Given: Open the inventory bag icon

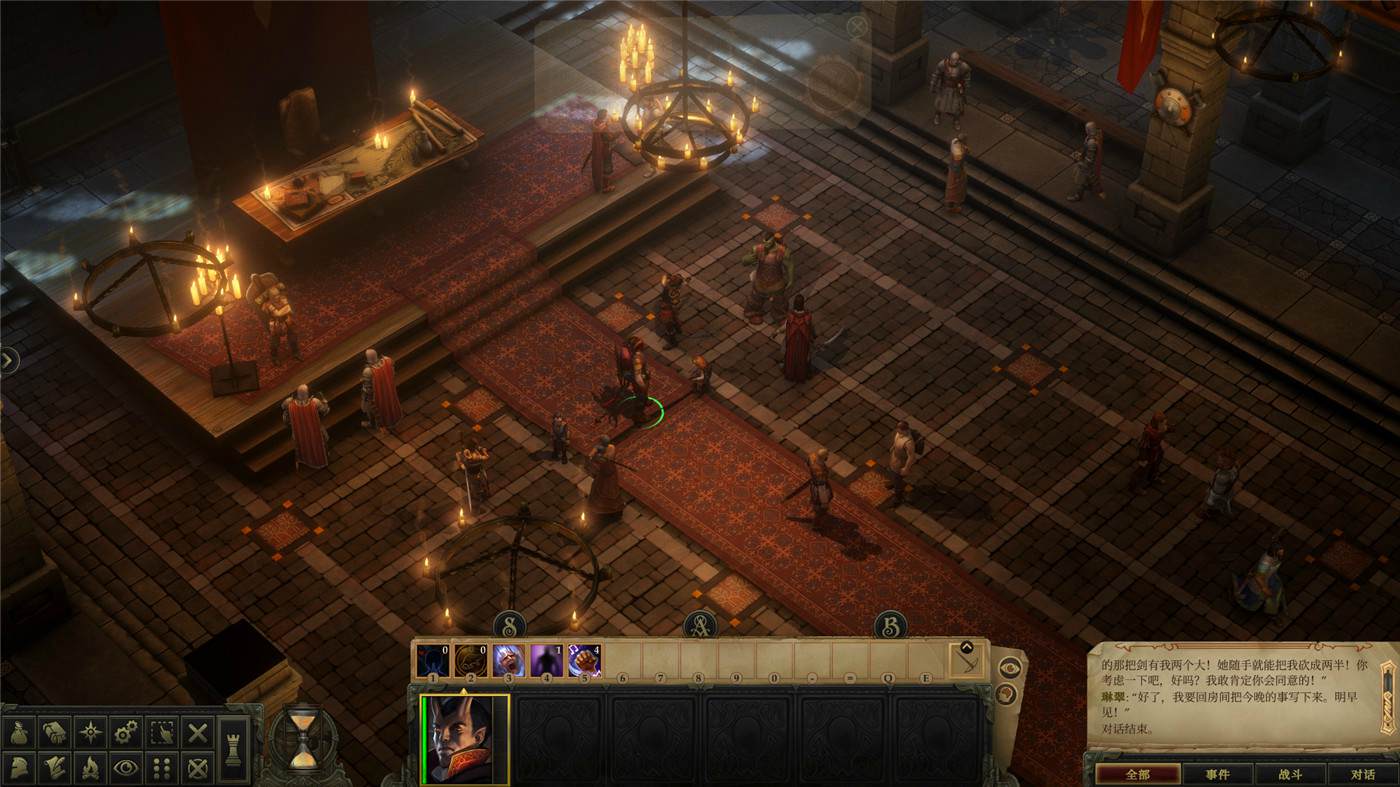Looking at the screenshot, I should pyautogui.click(x=19, y=733).
